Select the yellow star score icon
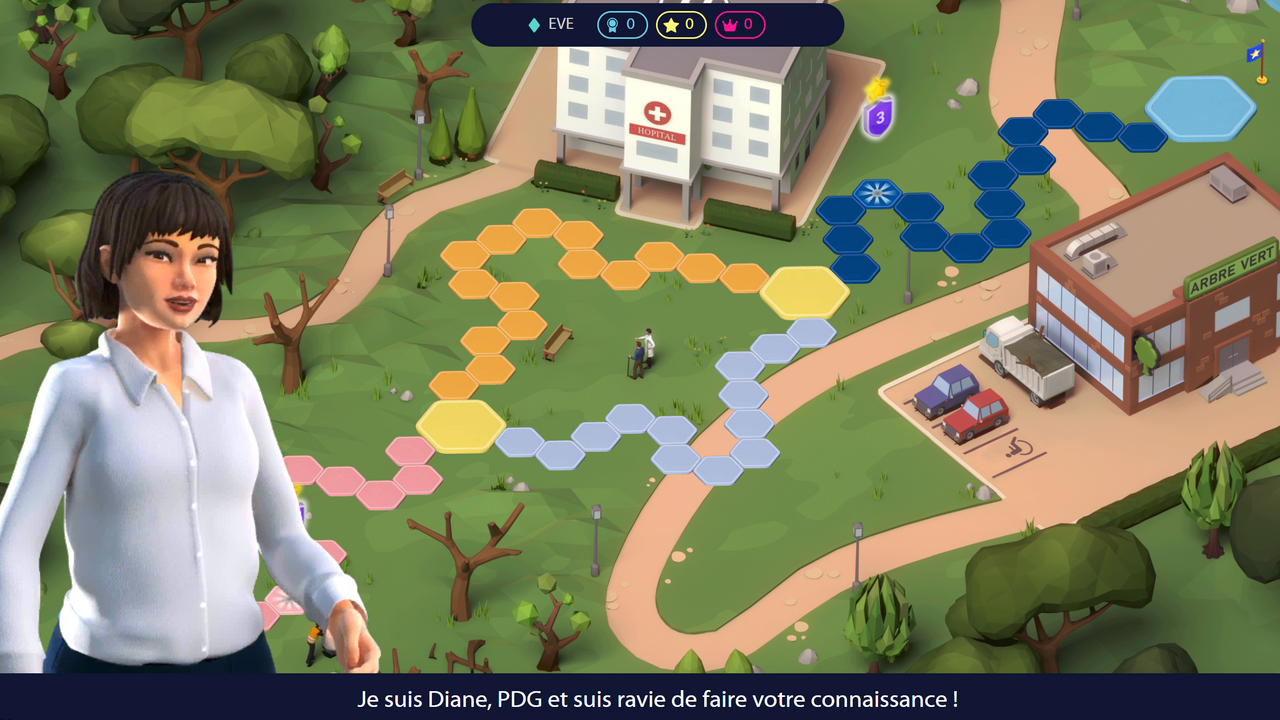The width and height of the screenshot is (1280, 720). tap(669, 25)
